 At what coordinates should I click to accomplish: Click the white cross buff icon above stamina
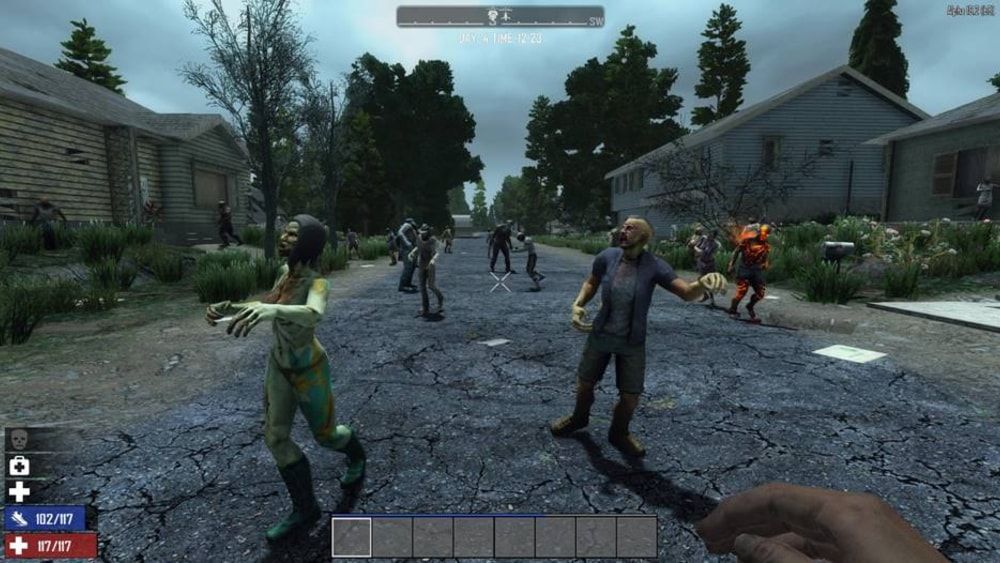(19, 492)
